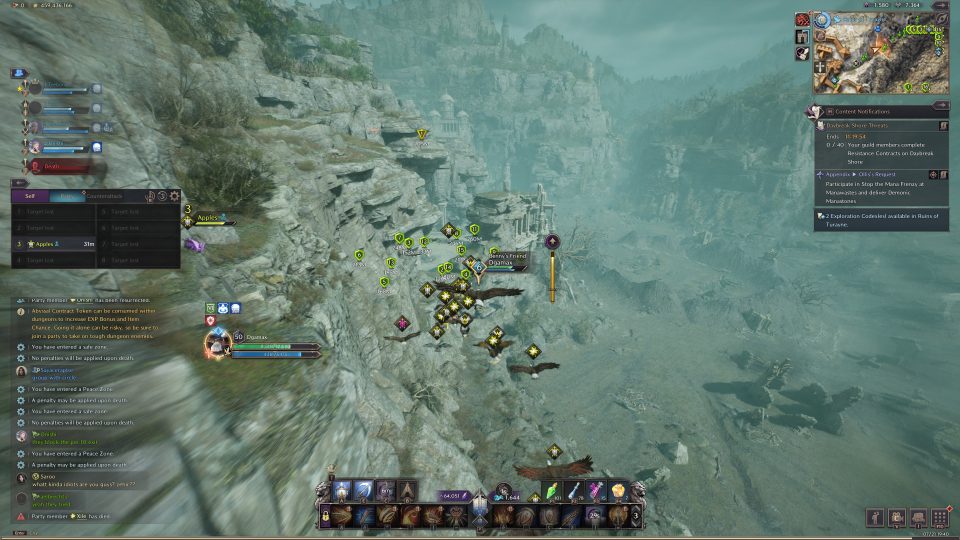Toggle the hotbar padlock icon

point(325,516)
